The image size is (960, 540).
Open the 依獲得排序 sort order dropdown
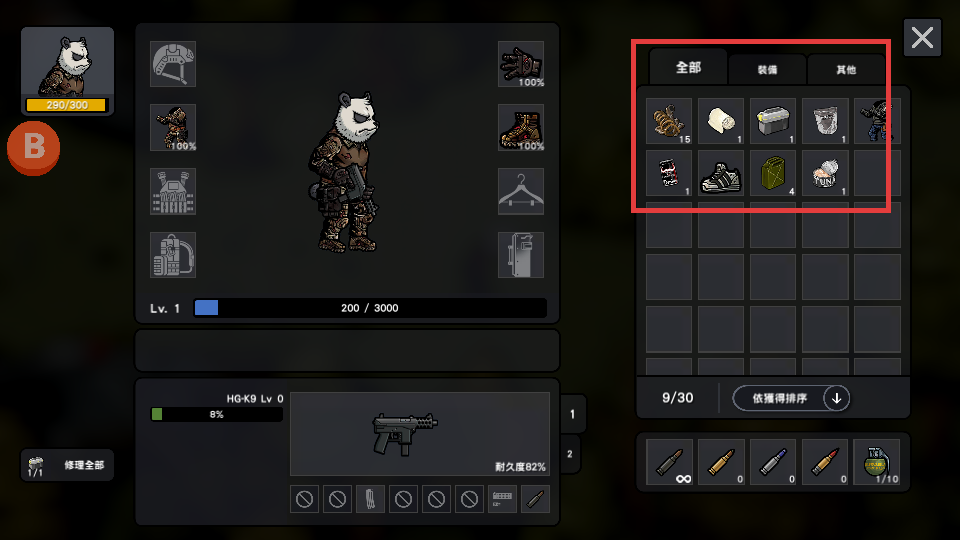tap(791, 398)
